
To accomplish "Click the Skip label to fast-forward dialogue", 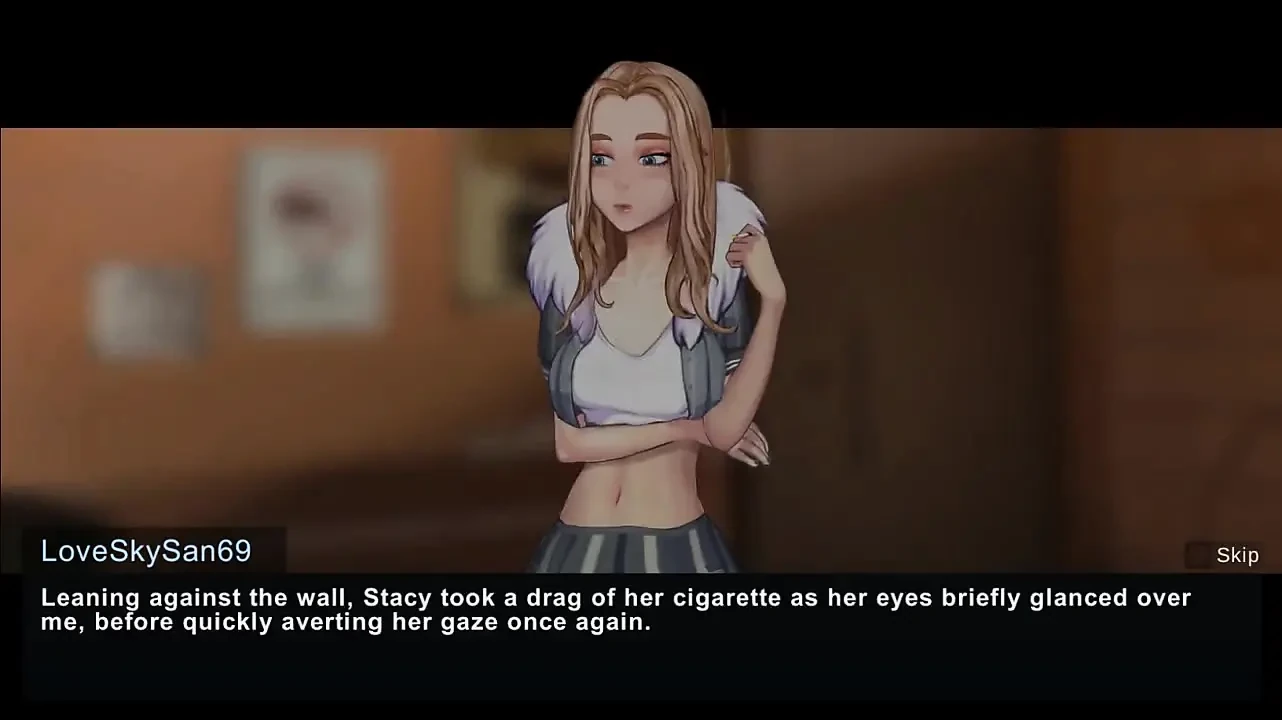I will 1238,555.
